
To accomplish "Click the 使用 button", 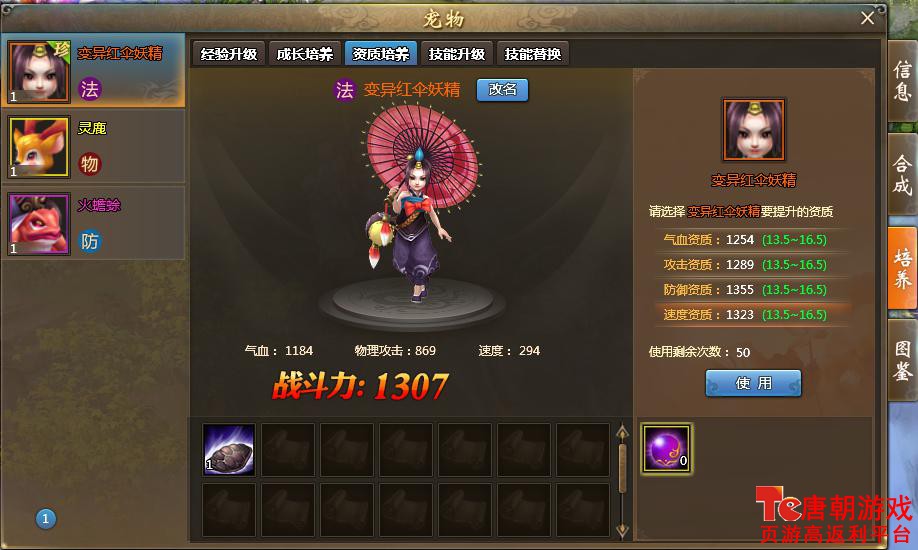I will pos(753,383).
